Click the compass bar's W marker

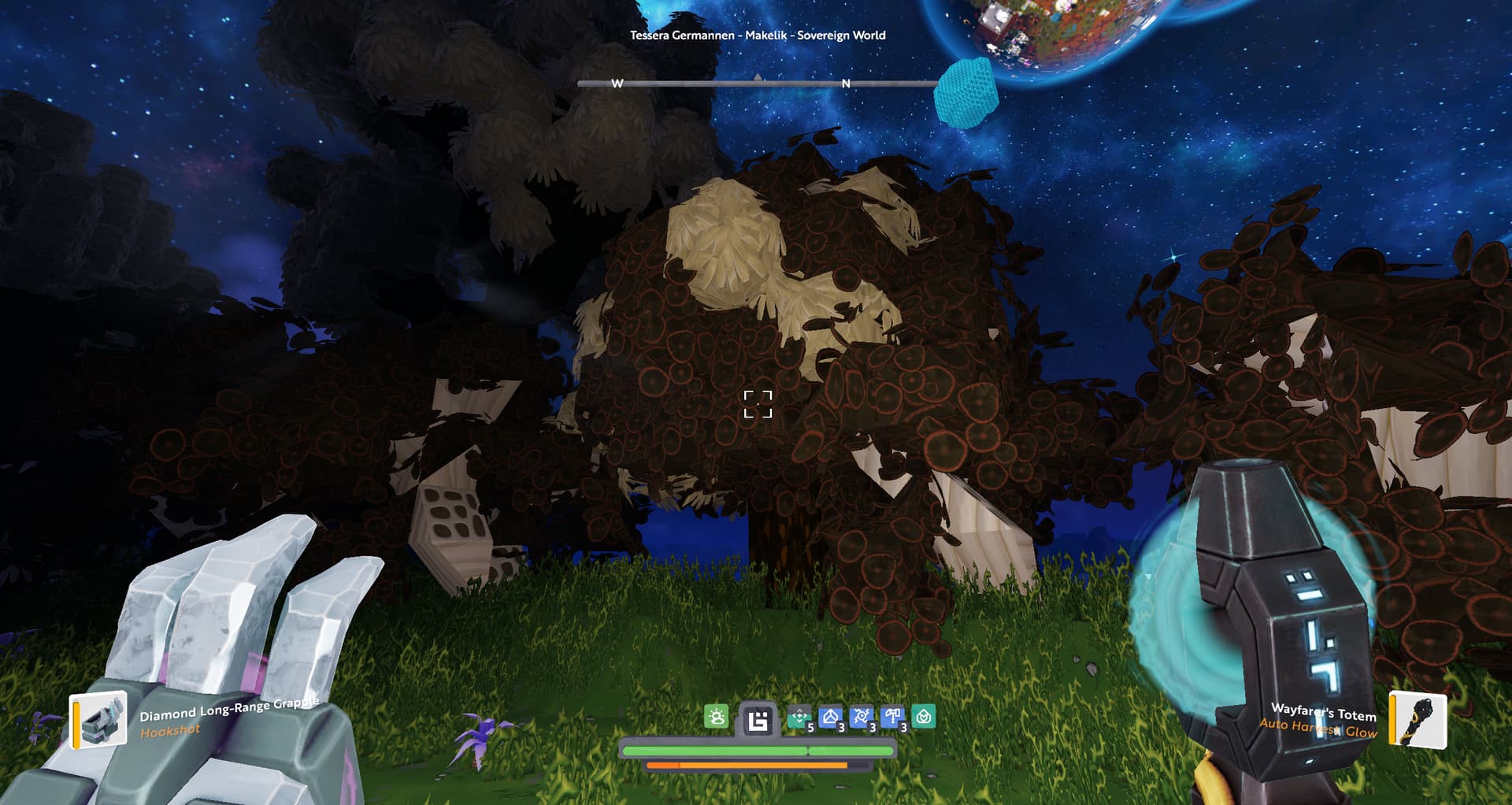click(x=617, y=83)
